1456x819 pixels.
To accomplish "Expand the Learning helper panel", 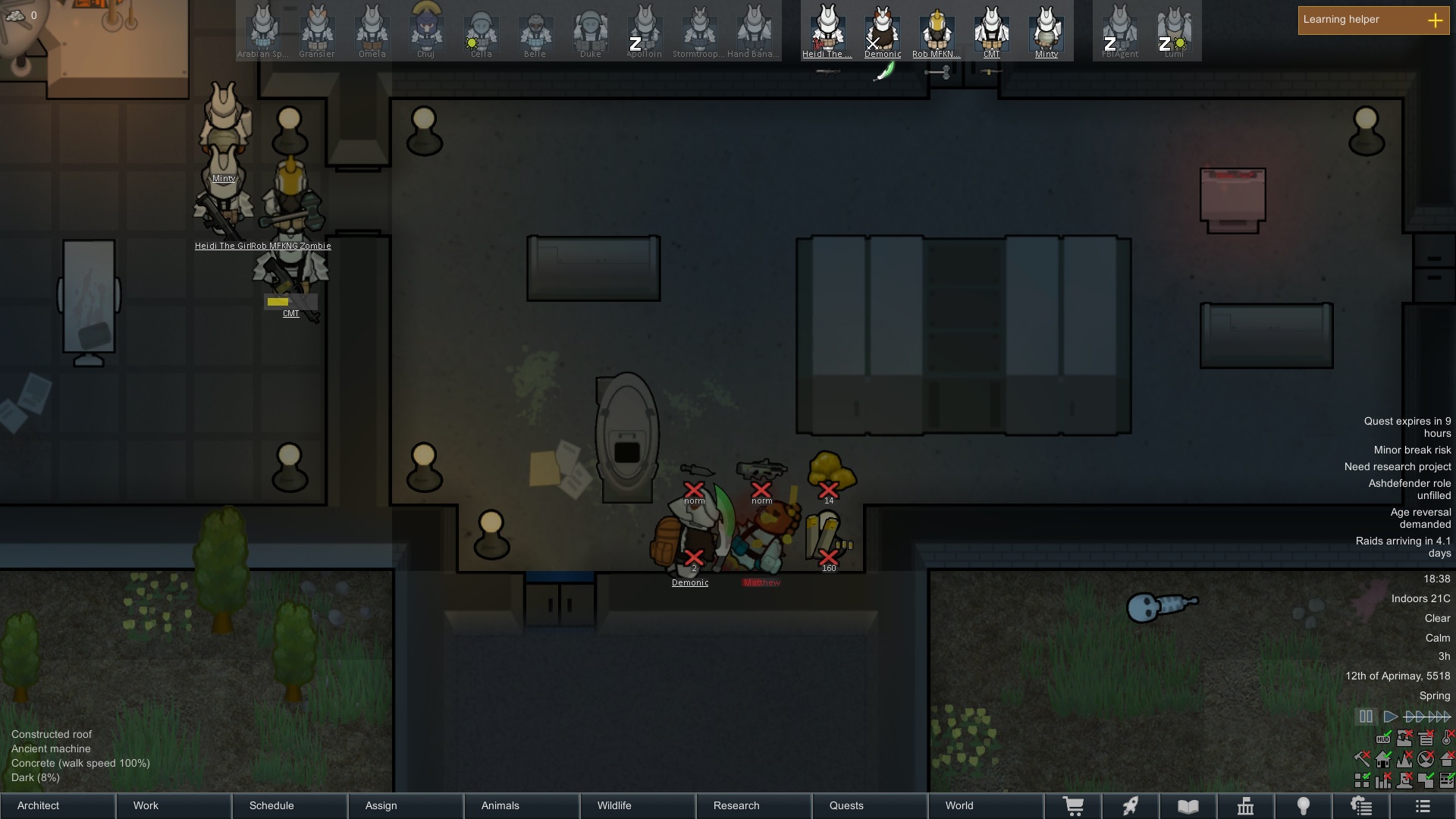I will pos(1435,20).
